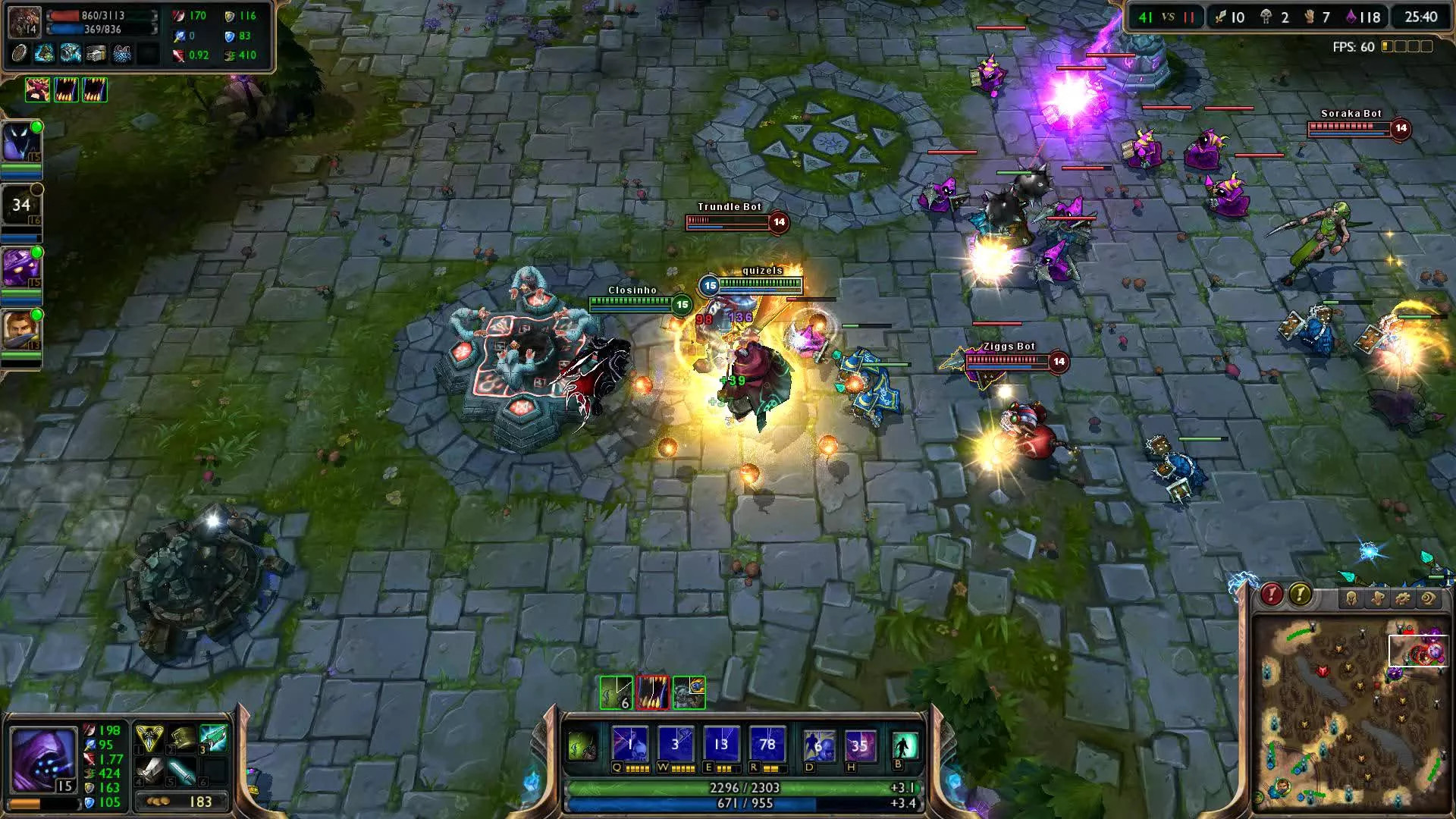Click the yellow alert ping button near the minimap
Viewport: 1456px width, 819px height.
(1301, 596)
